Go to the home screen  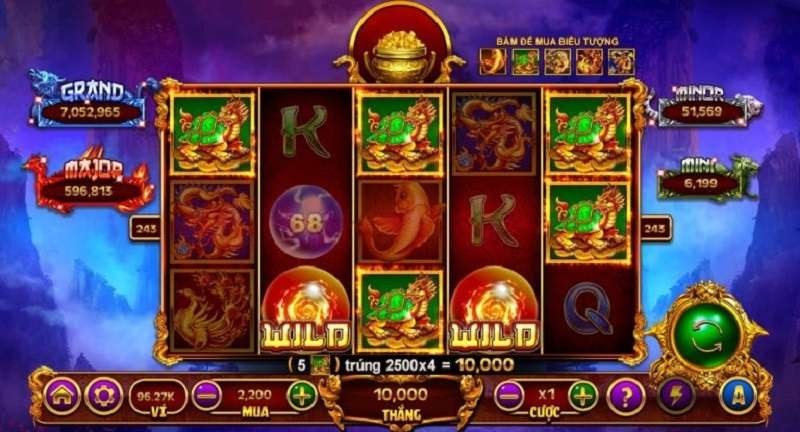(x=62, y=396)
